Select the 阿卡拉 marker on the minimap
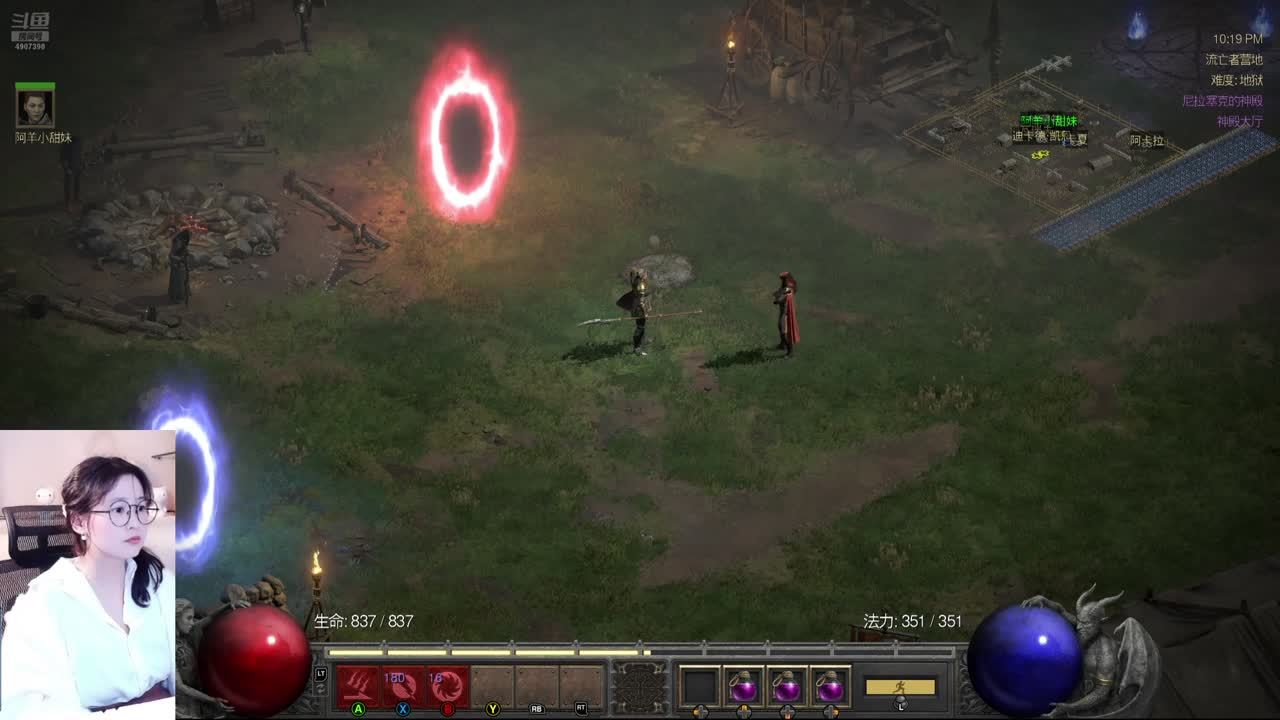The height and width of the screenshot is (720, 1280). 1147,141
